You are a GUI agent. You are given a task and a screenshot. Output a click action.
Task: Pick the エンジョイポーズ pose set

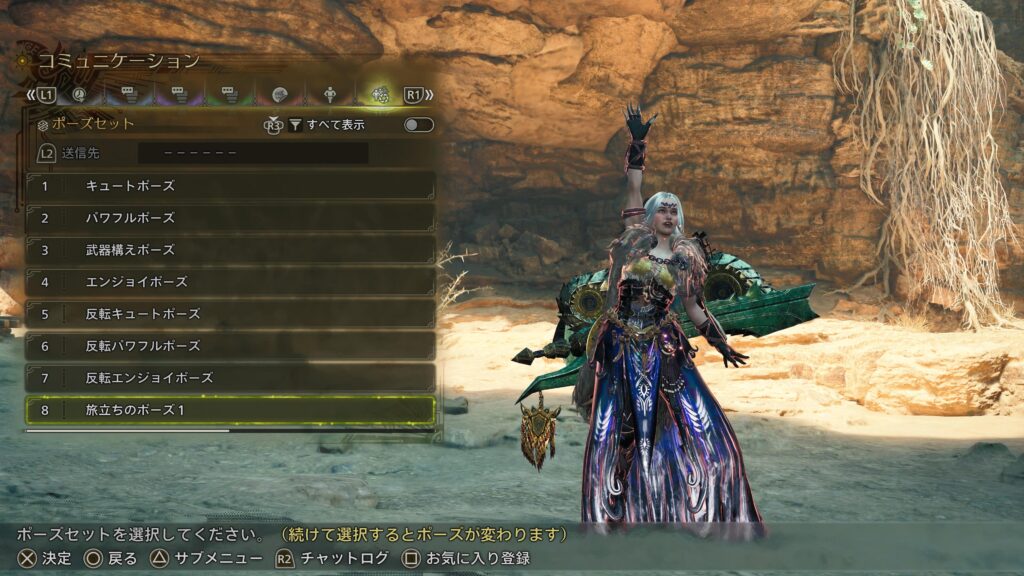[x=230, y=281]
